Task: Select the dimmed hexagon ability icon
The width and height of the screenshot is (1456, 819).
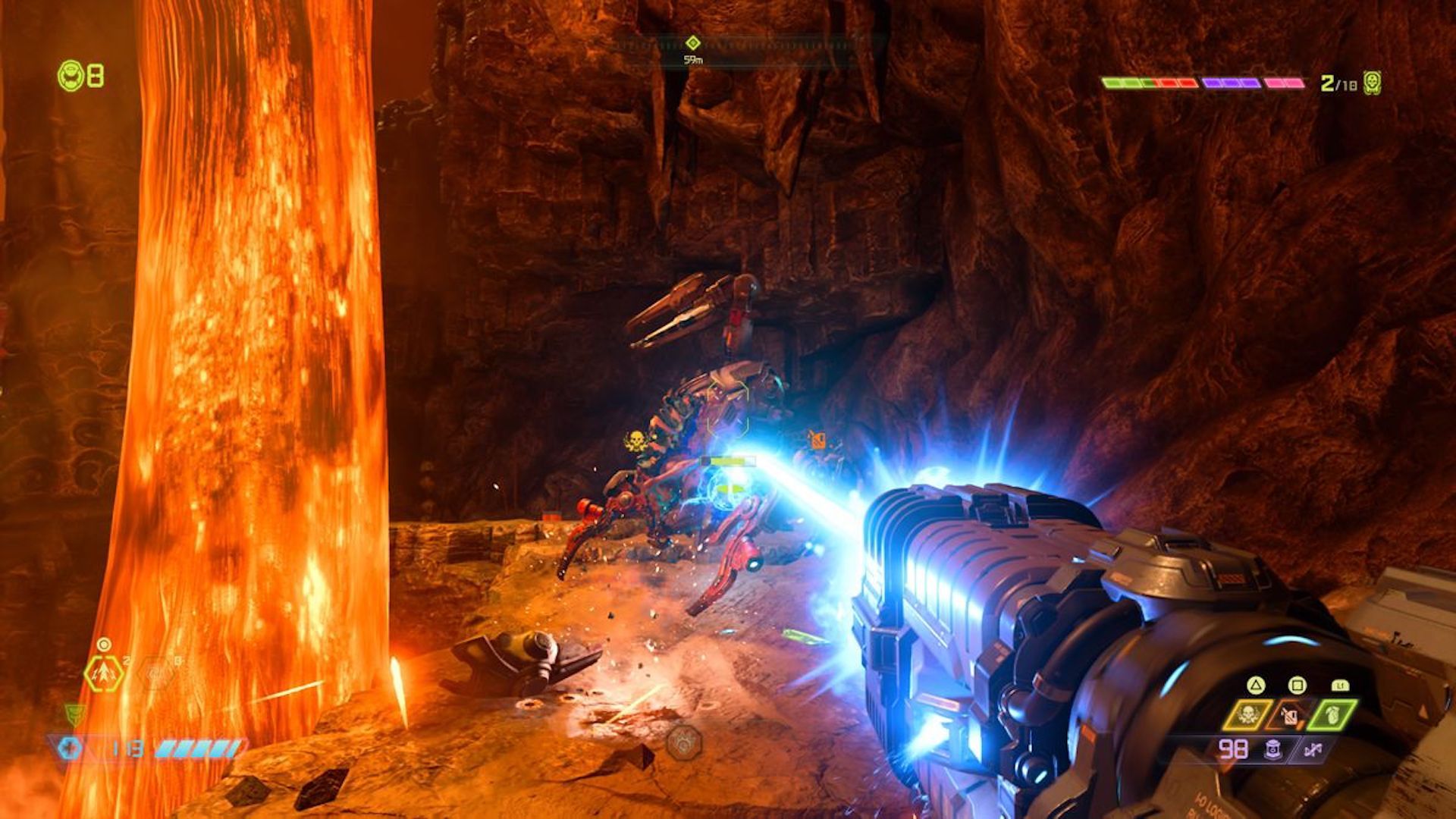Action: [156, 673]
